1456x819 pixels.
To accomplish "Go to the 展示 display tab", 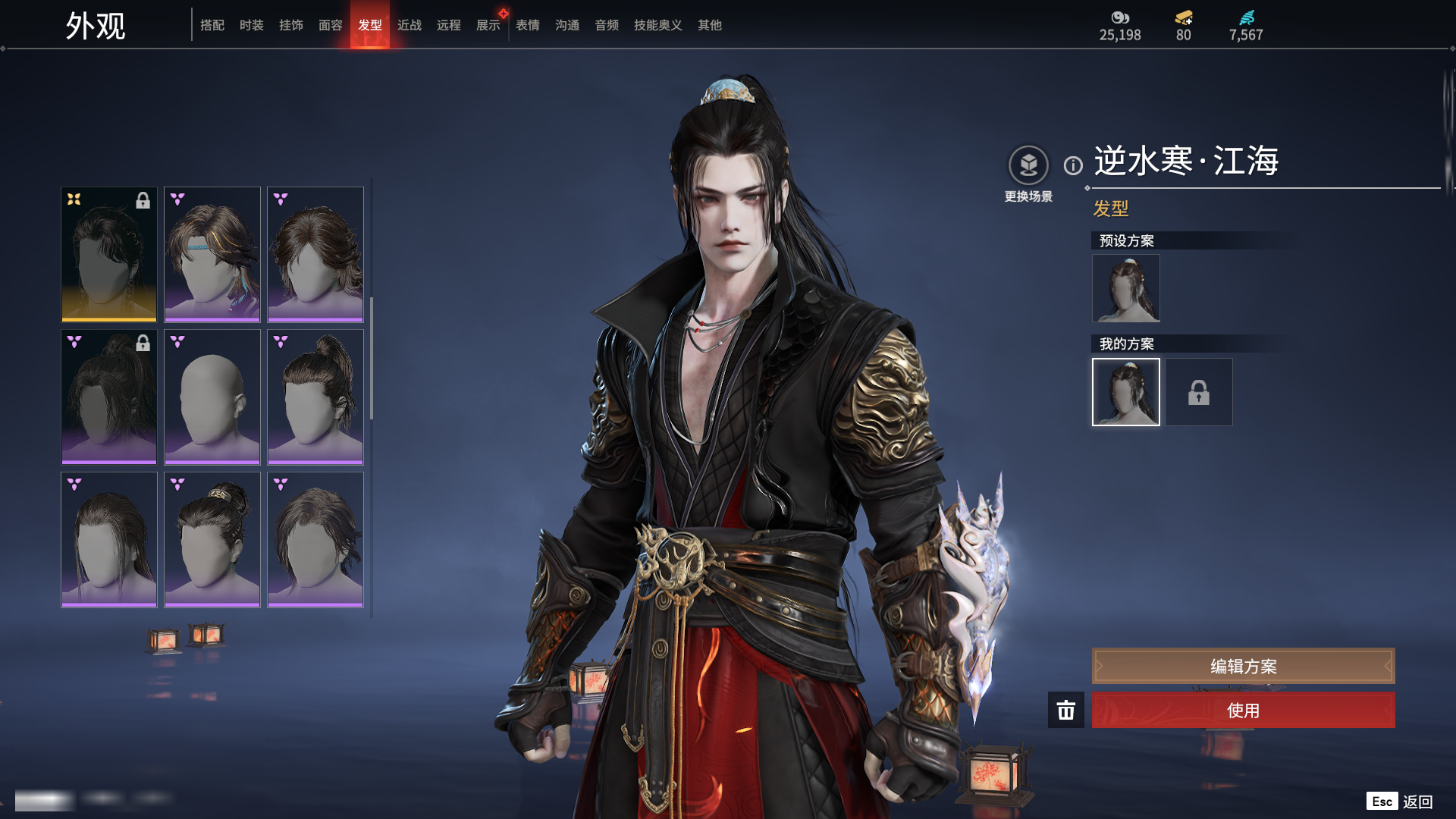I will pyautogui.click(x=488, y=25).
